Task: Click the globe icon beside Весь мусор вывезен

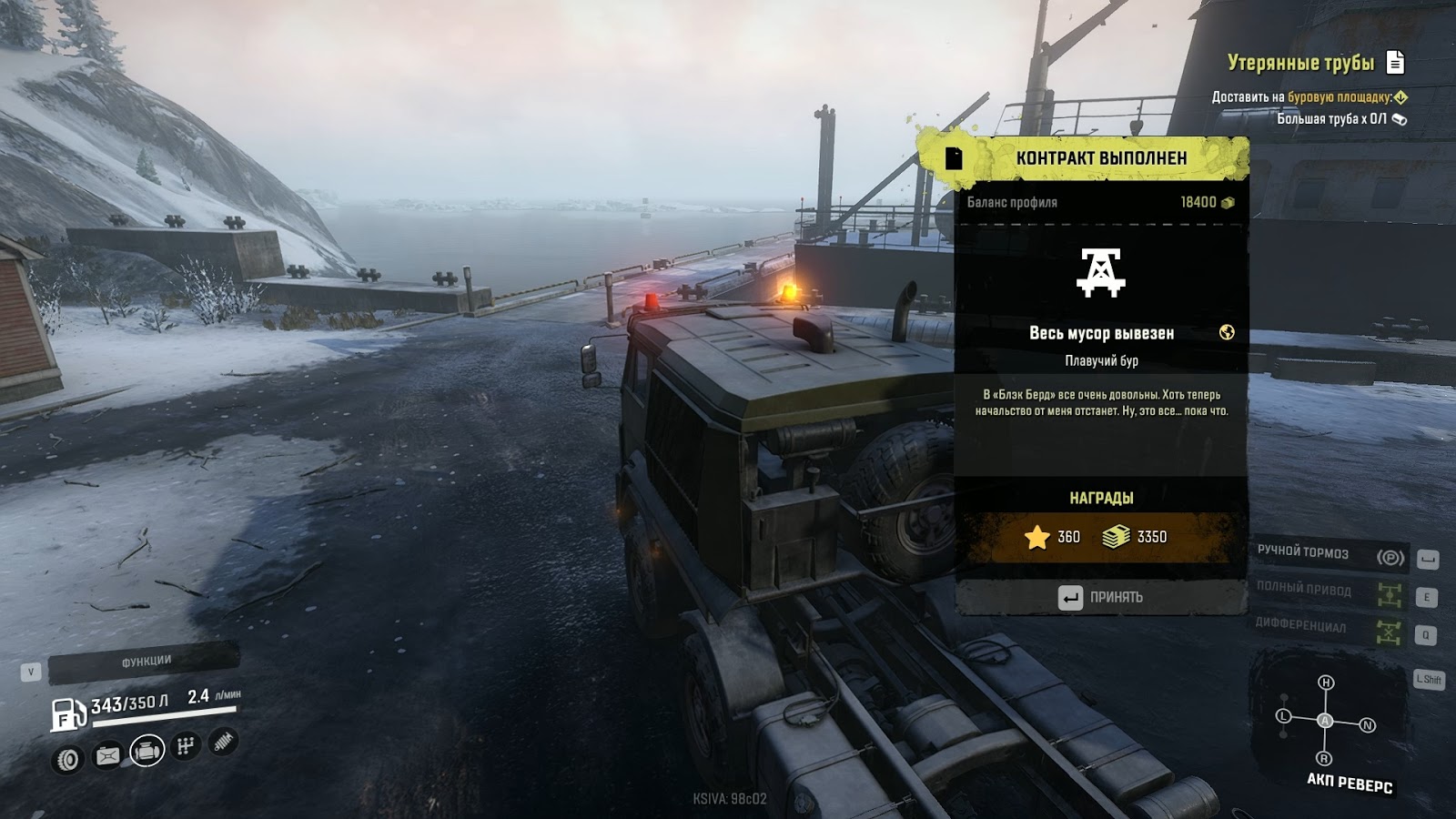Action: (x=1227, y=333)
